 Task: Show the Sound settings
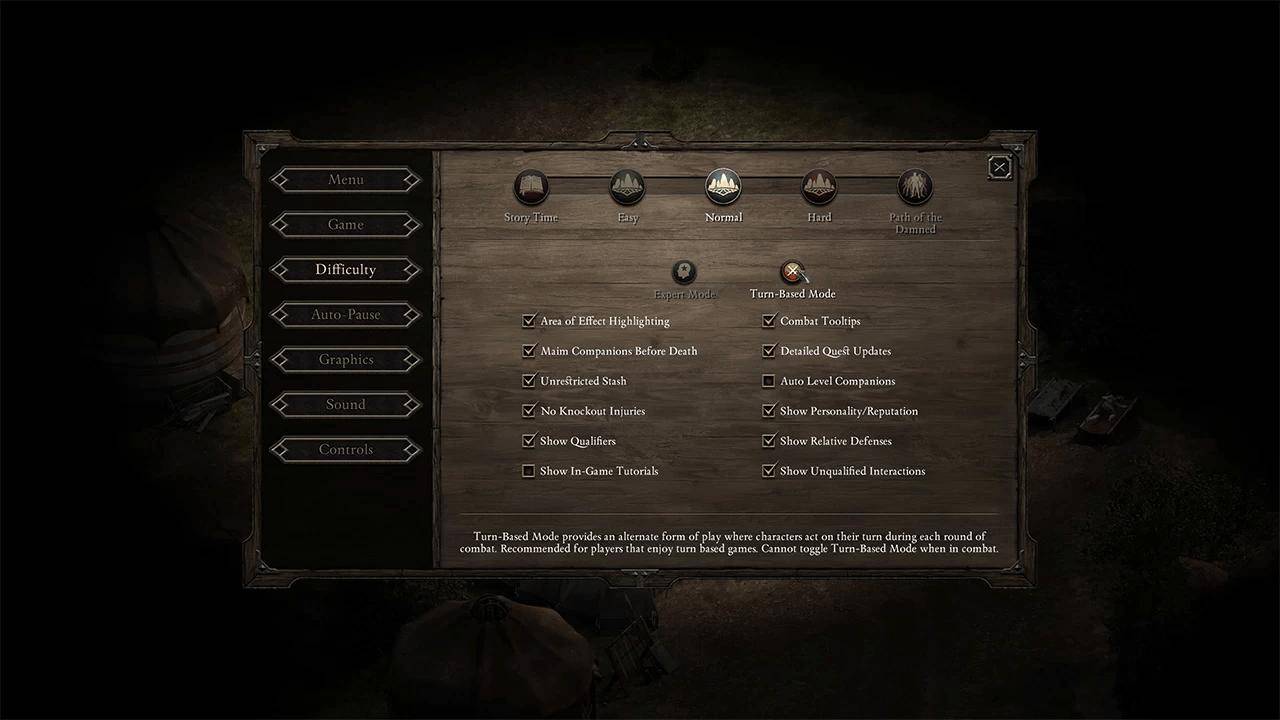(346, 405)
